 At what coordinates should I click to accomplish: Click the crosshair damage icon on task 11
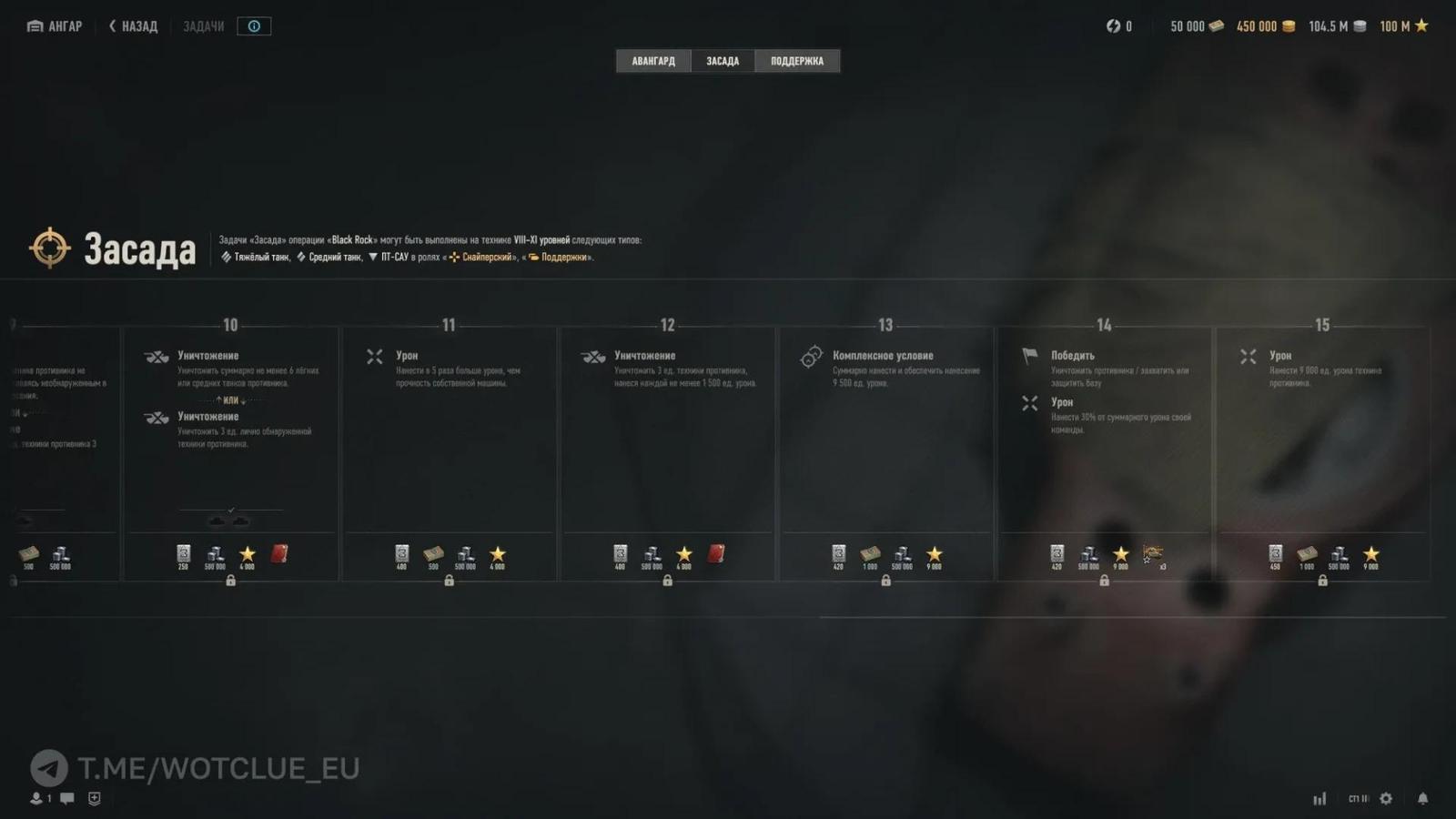(x=374, y=357)
